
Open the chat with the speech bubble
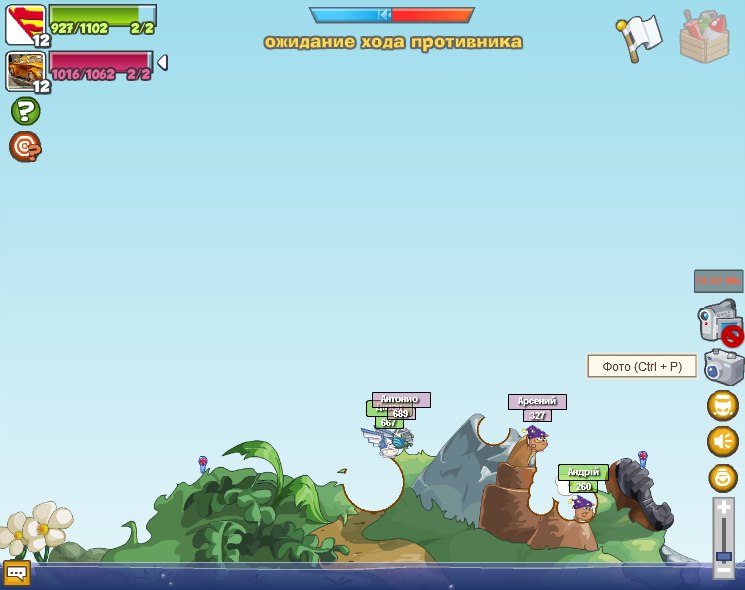17,573
